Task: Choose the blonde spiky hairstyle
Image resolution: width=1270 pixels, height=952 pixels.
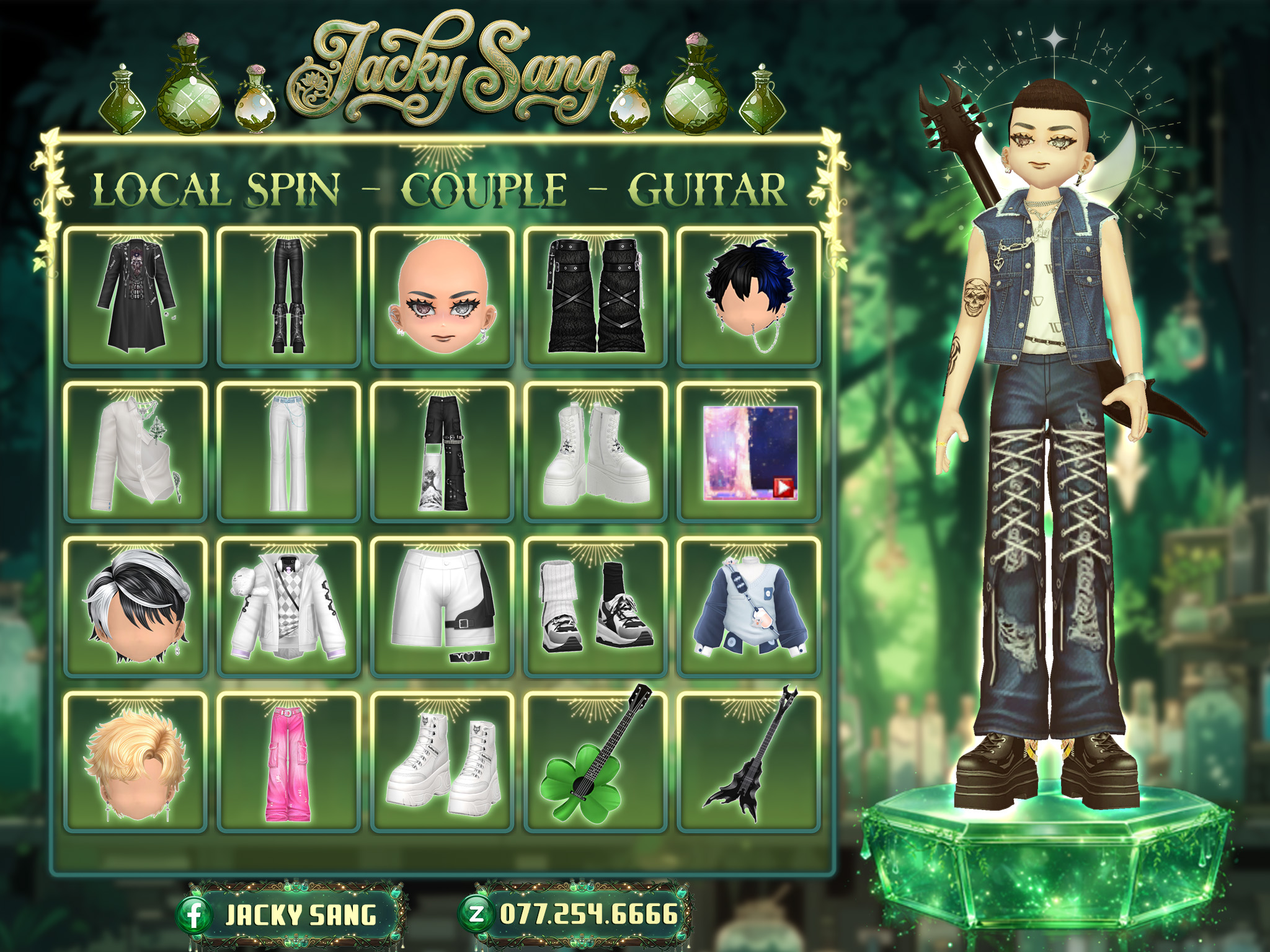Action: click(135, 762)
